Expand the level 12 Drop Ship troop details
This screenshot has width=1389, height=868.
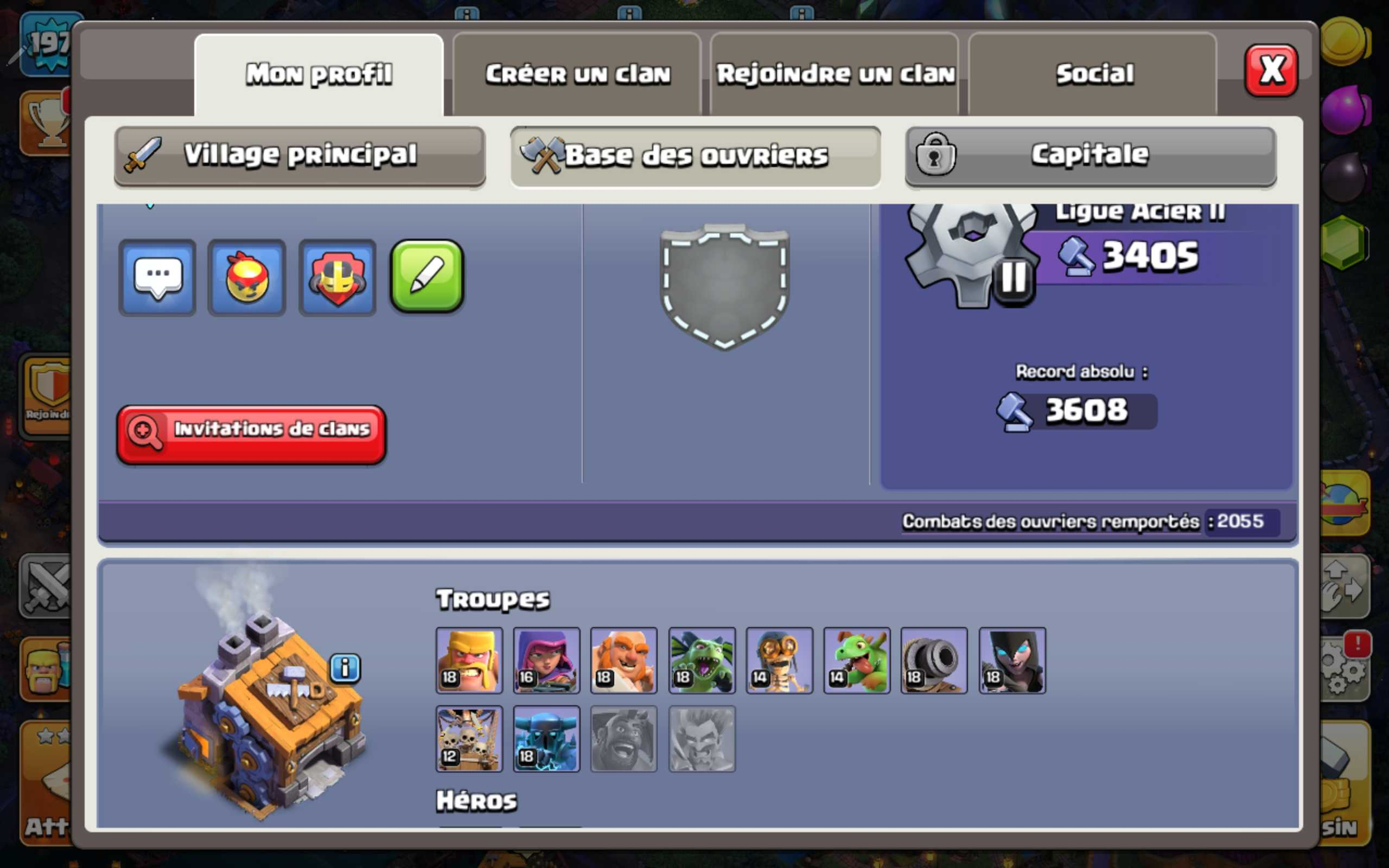tap(469, 739)
